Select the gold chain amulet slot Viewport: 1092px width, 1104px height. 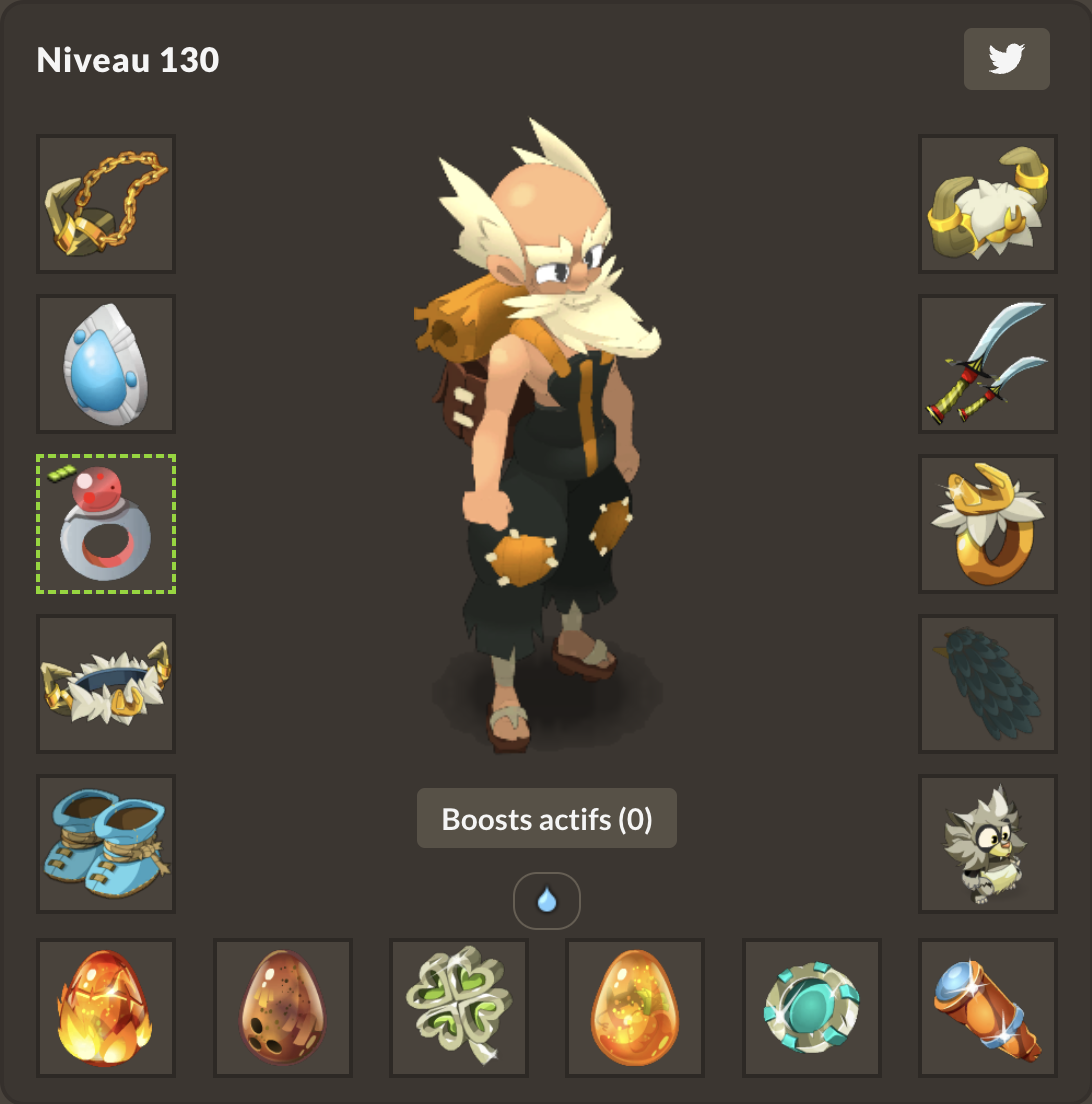pos(106,204)
